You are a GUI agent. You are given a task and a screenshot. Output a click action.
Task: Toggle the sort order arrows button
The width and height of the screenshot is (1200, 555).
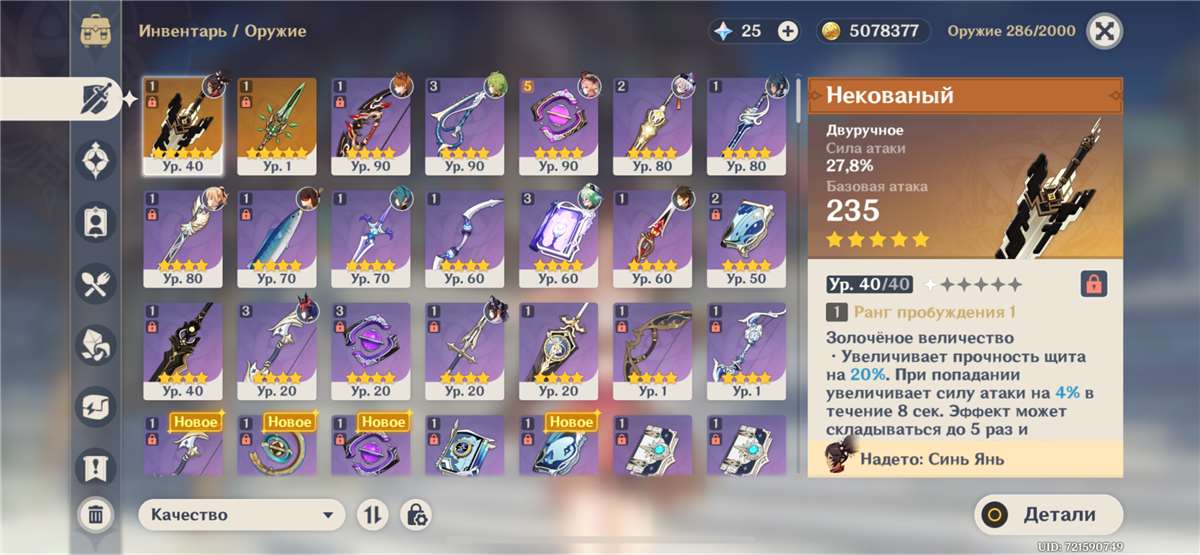click(372, 515)
